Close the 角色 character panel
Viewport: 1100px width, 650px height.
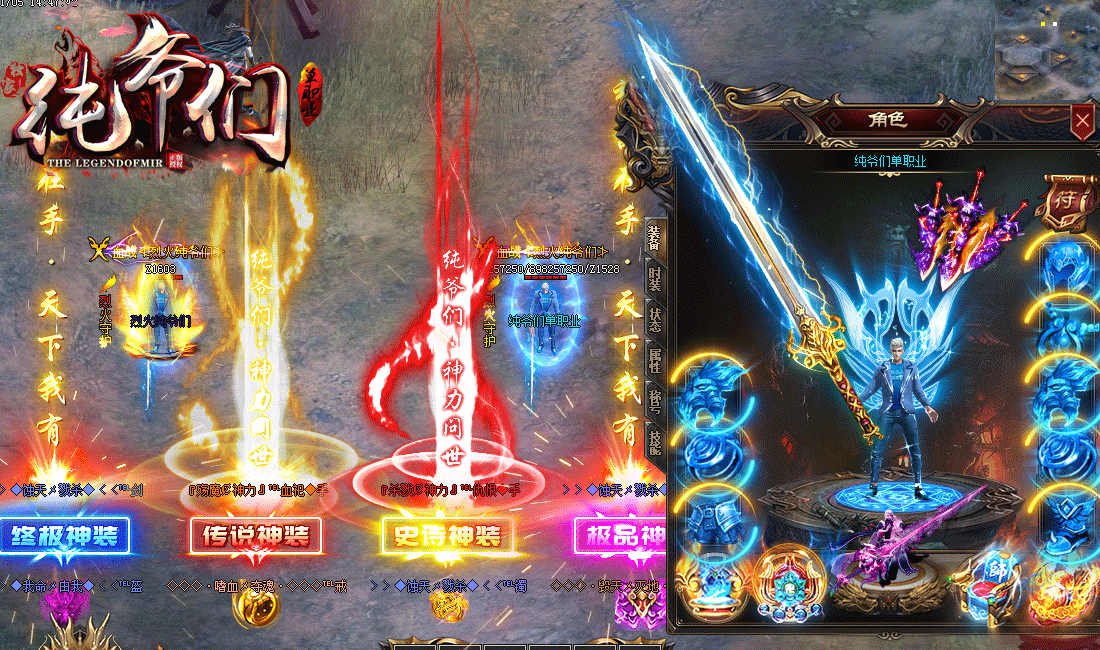point(1082,122)
